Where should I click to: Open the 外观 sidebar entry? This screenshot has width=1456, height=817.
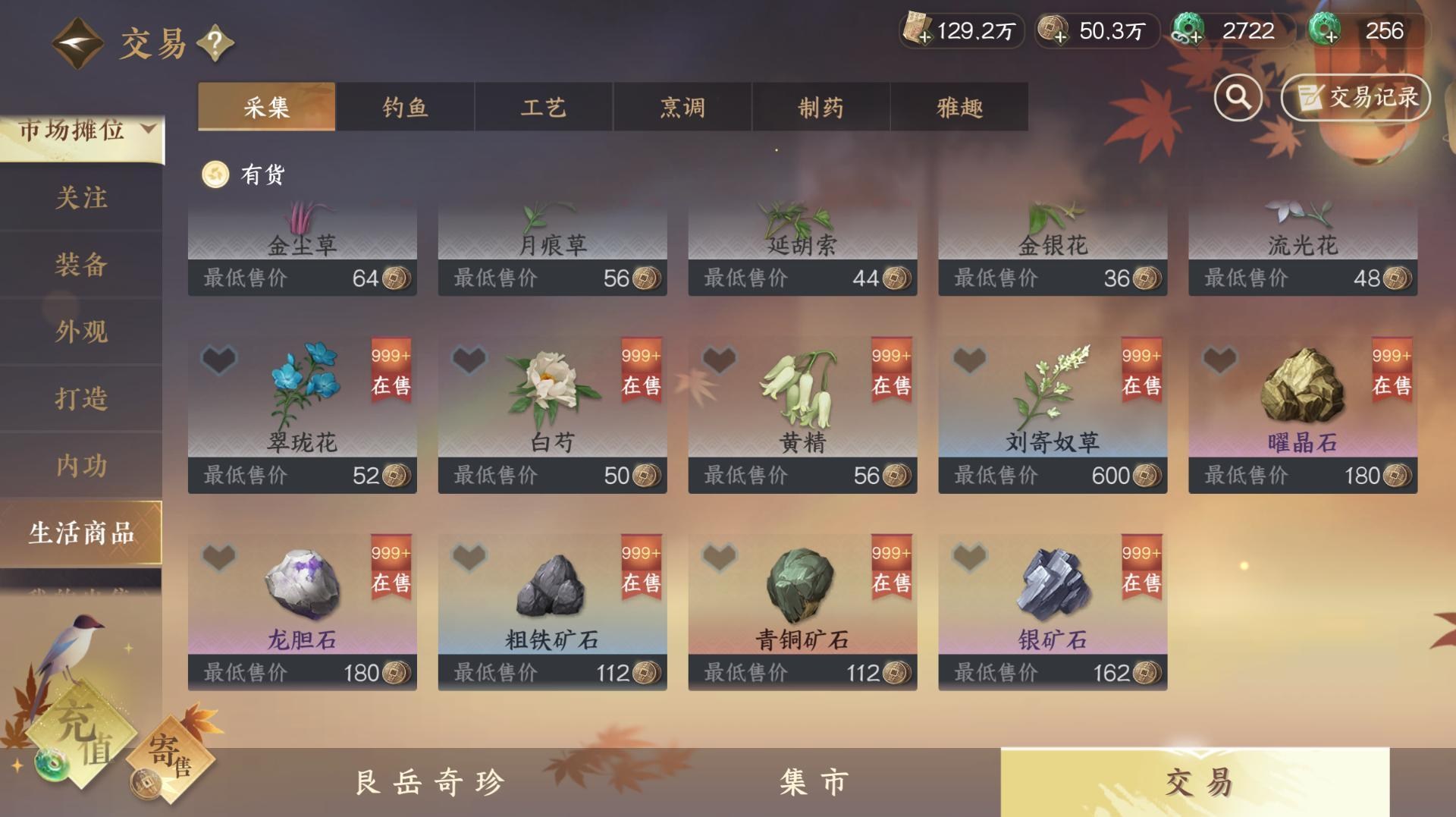point(80,332)
